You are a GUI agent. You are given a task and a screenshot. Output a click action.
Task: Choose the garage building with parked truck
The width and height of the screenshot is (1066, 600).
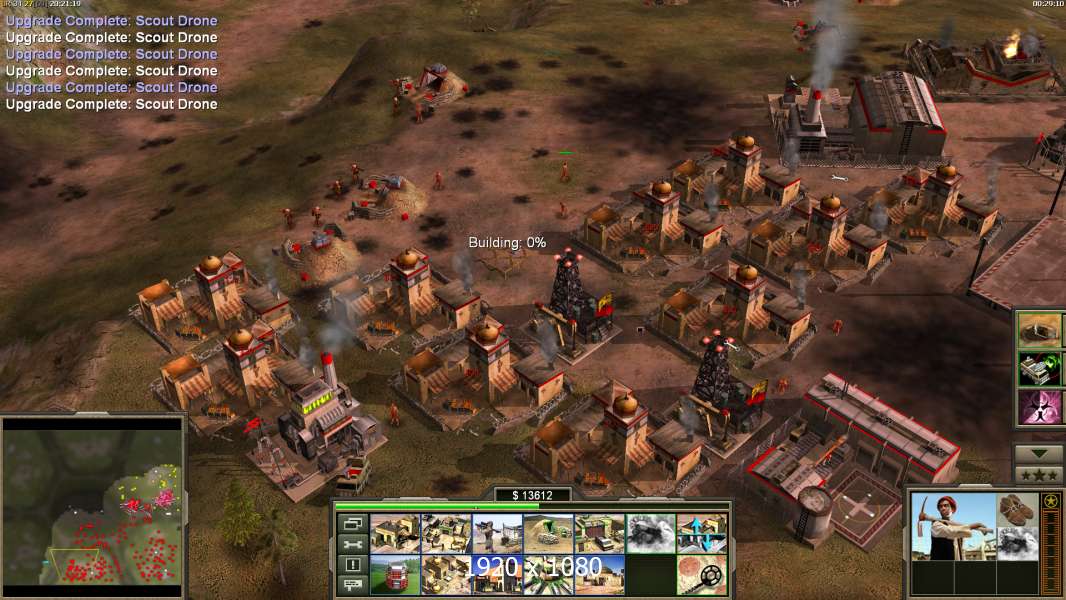click(599, 534)
